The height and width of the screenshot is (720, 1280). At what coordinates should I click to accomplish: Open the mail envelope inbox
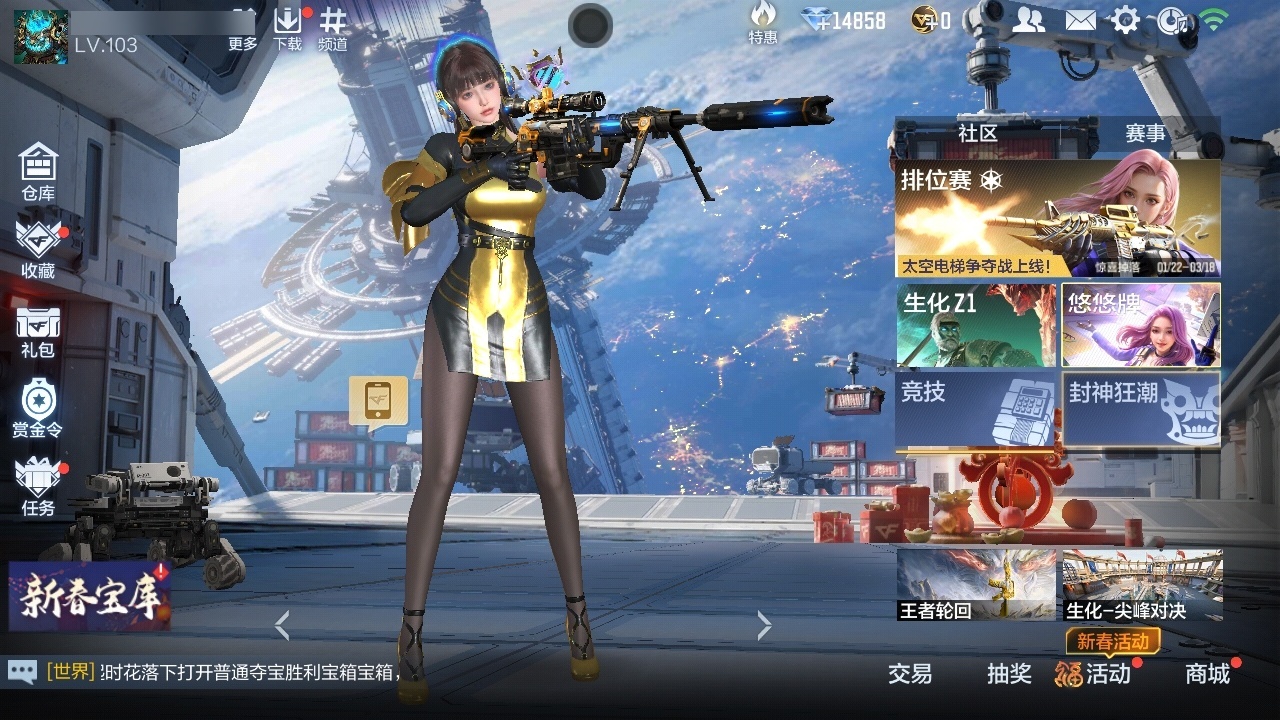(x=1080, y=20)
